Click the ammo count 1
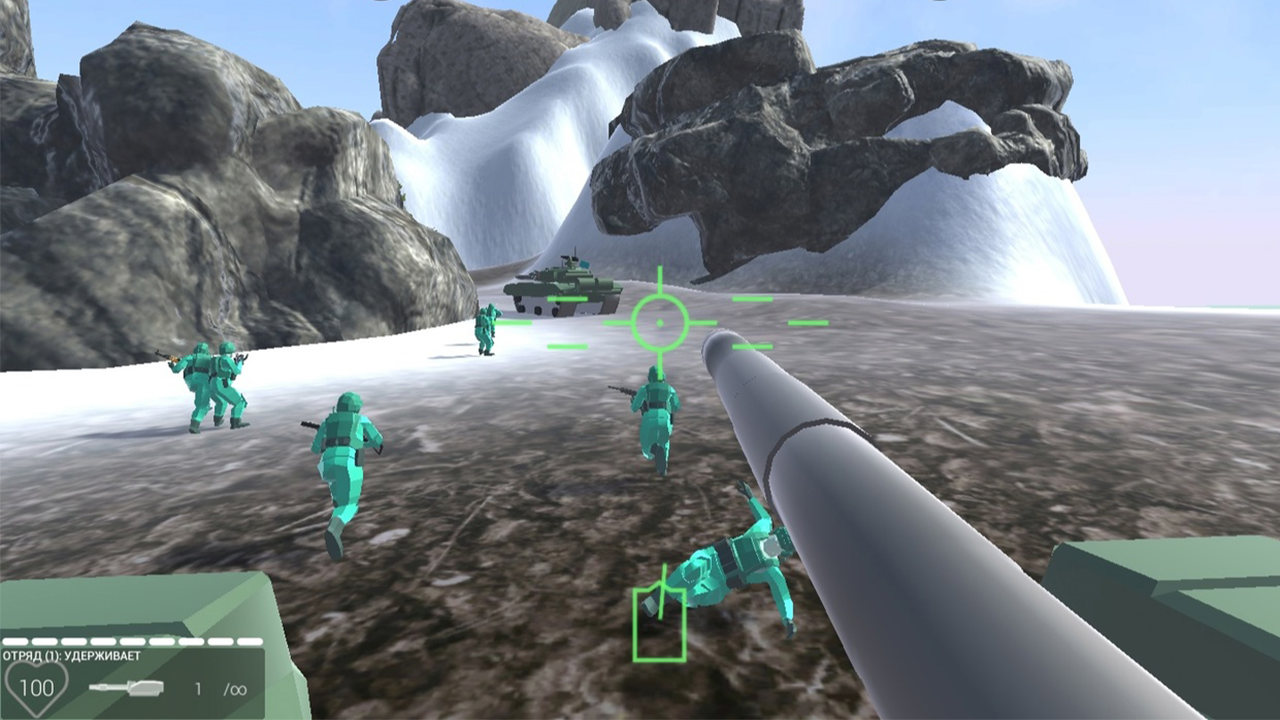The image size is (1280, 720). tap(196, 689)
